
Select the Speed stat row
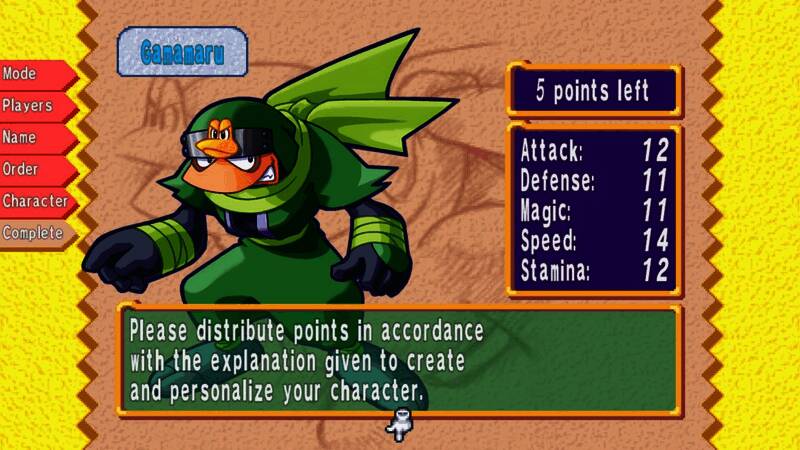(594, 241)
